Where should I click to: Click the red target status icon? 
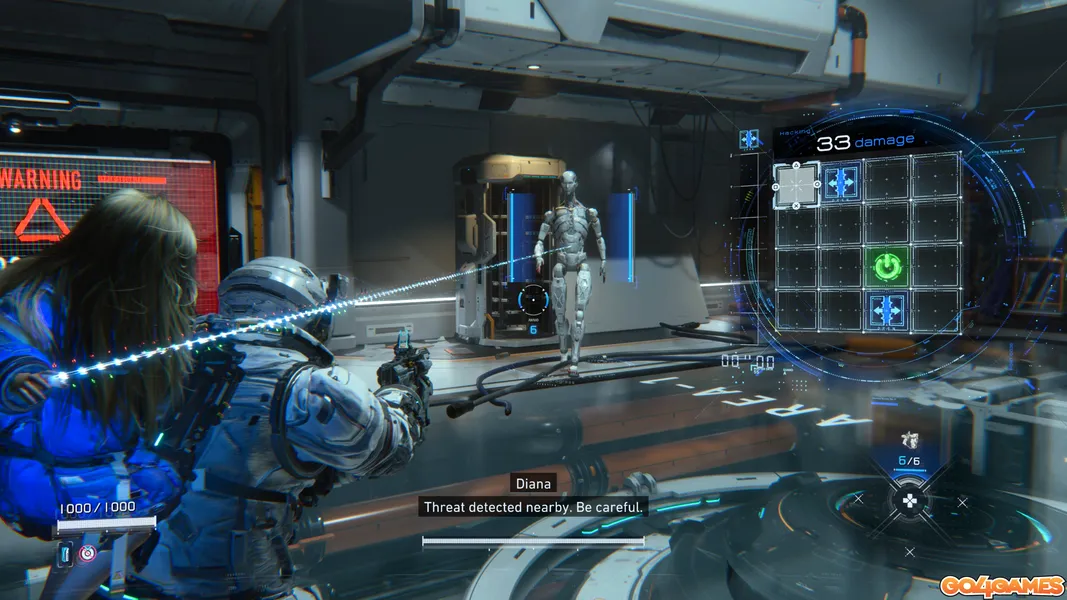click(x=88, y=552)
